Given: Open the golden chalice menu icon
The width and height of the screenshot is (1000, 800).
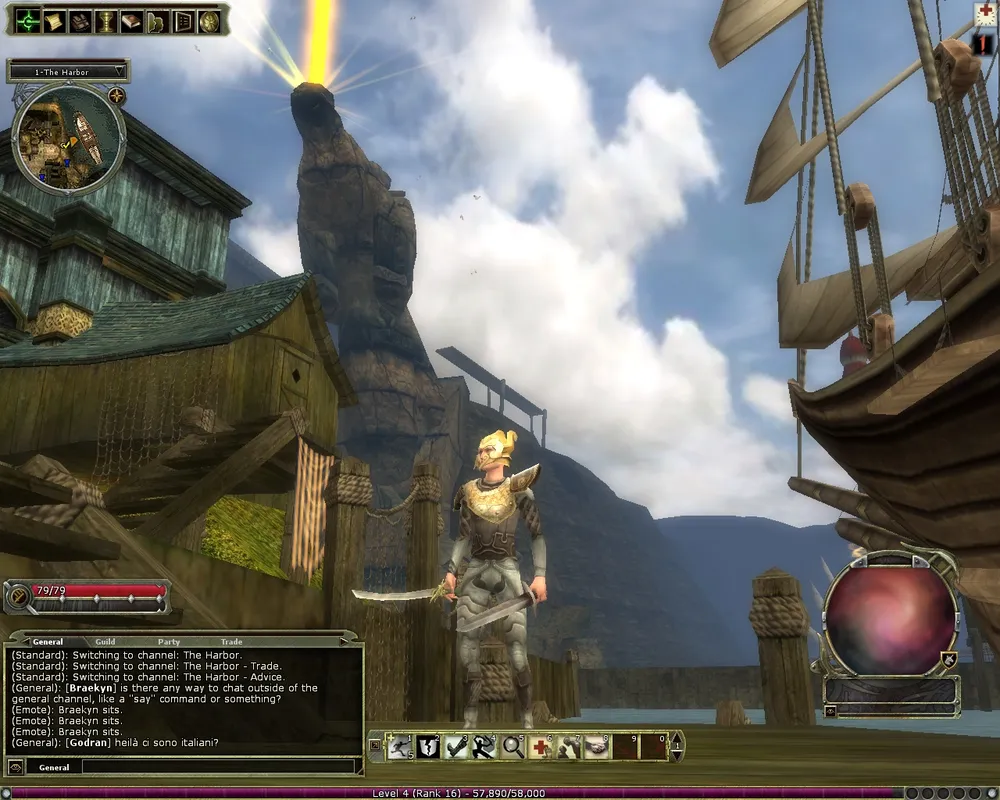Looking at the screenshot, I should click(104, 20).
